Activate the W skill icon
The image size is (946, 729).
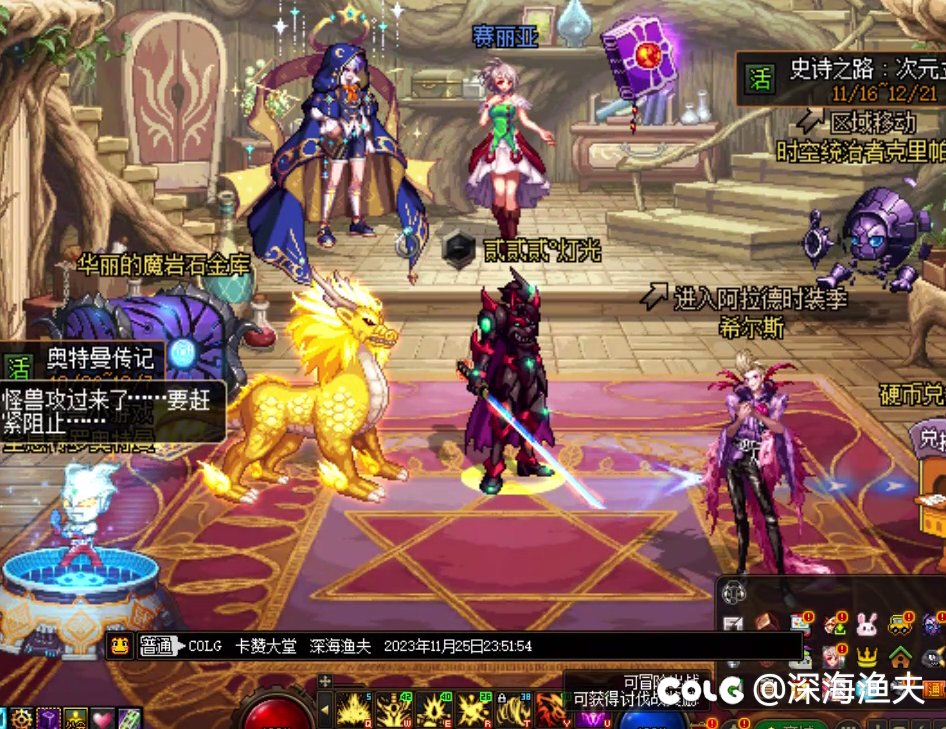point(394,709)
